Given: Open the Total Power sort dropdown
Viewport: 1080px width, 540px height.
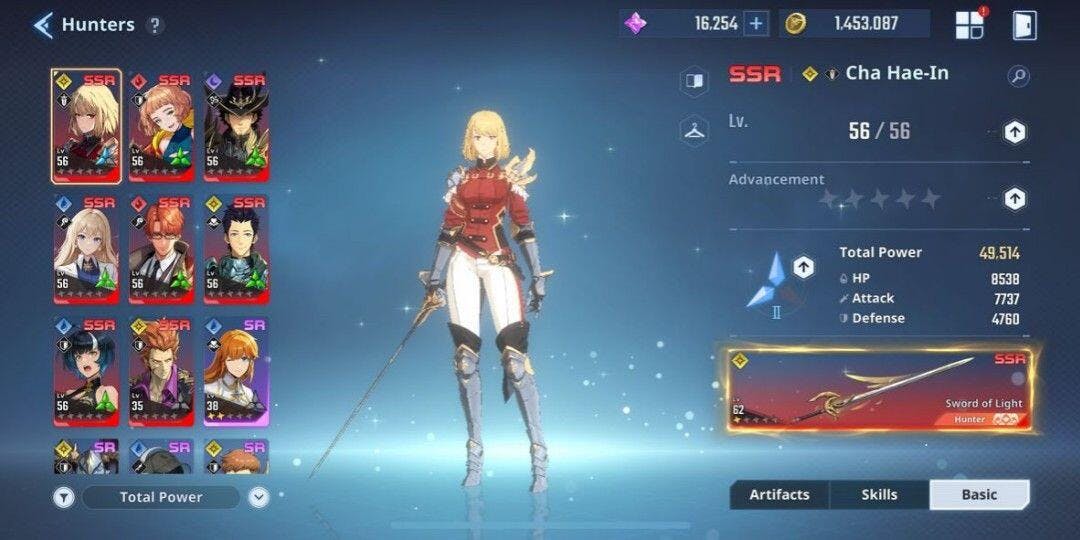Looking at the screenshot, I should pos(161,497).
